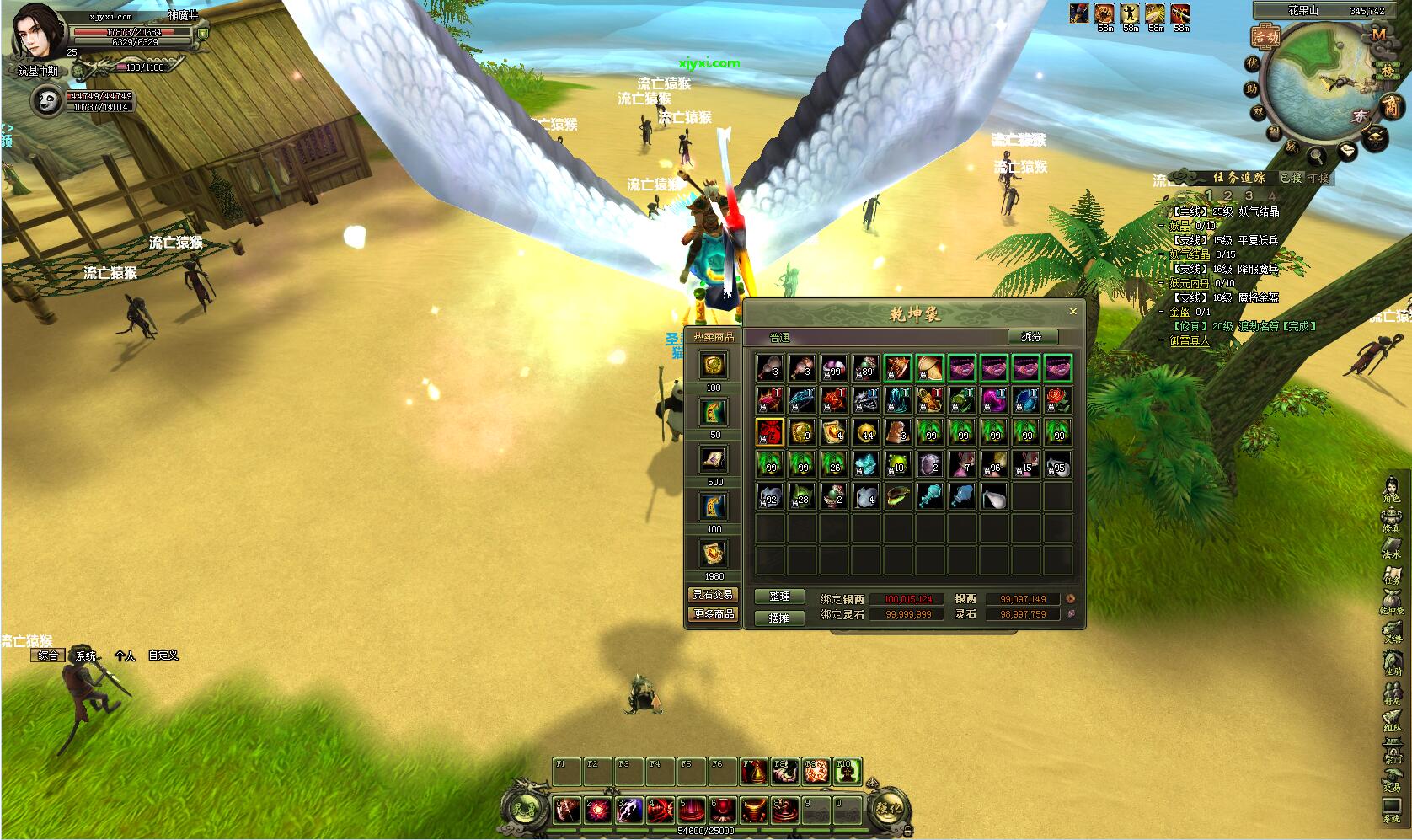The width and height of the screenshot is (1412, 840).
Task: Open a stall with 摆摊
Action: pos(779,617)
